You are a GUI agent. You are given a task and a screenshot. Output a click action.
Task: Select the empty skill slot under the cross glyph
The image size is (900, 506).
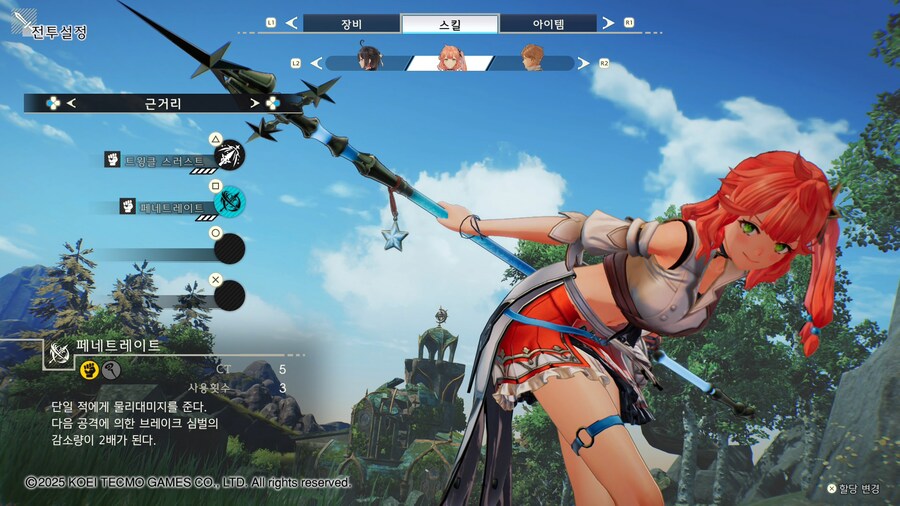(229, 294)
